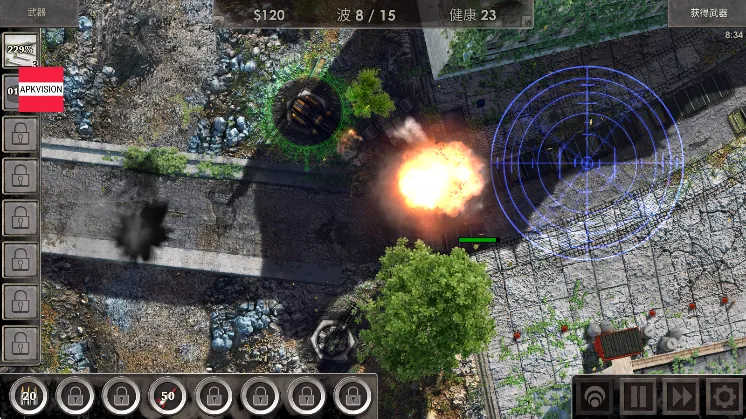Select the 229% weapon slot
Viewport: 746px width, 419px height.
[21, 51]
